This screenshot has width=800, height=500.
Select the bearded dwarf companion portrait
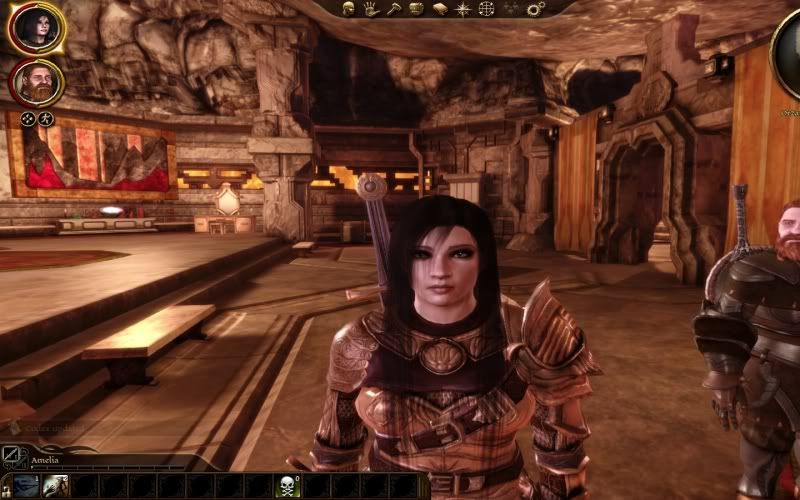tap(36, 83)
